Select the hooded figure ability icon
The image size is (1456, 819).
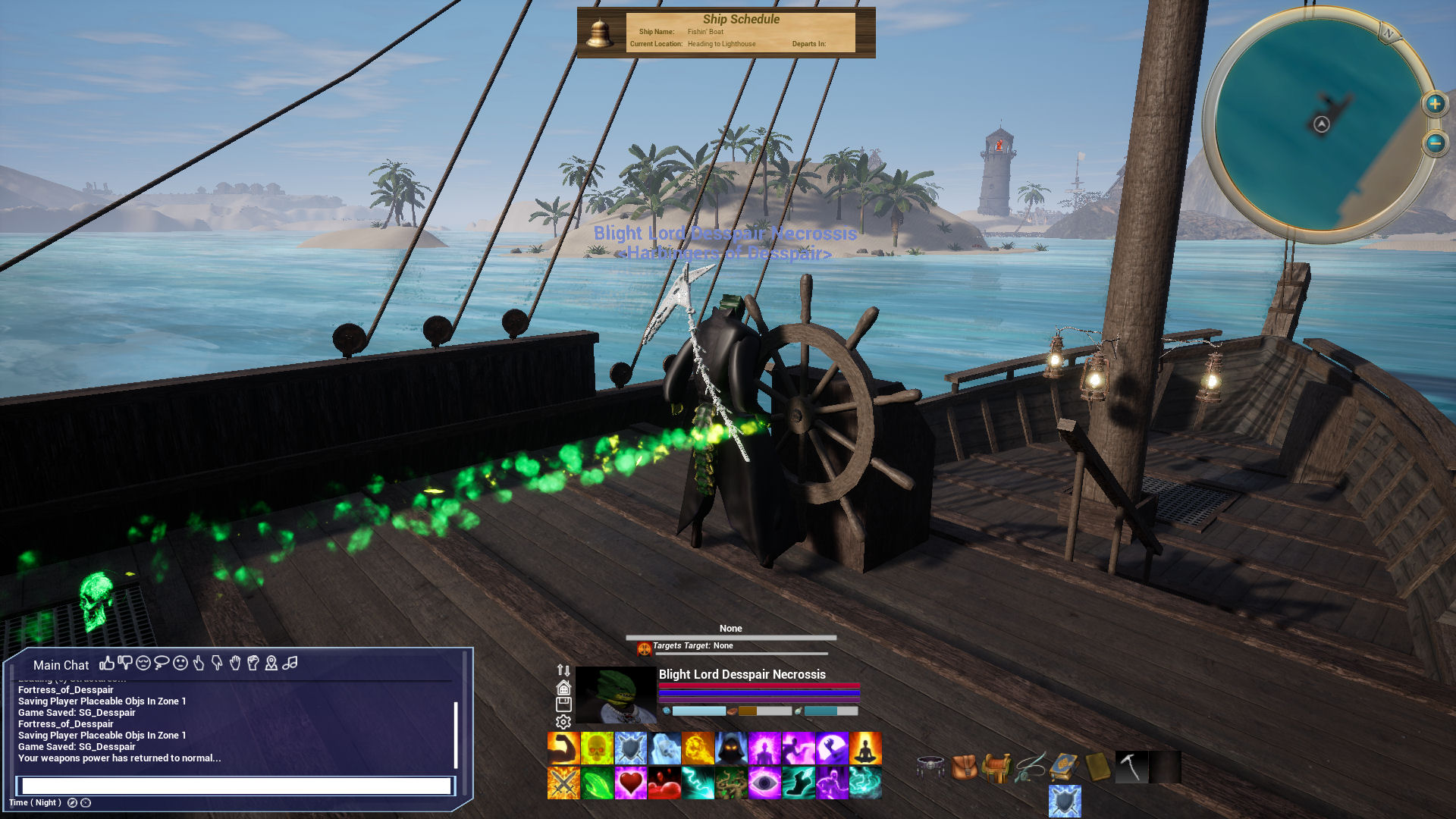click(733, 748)
